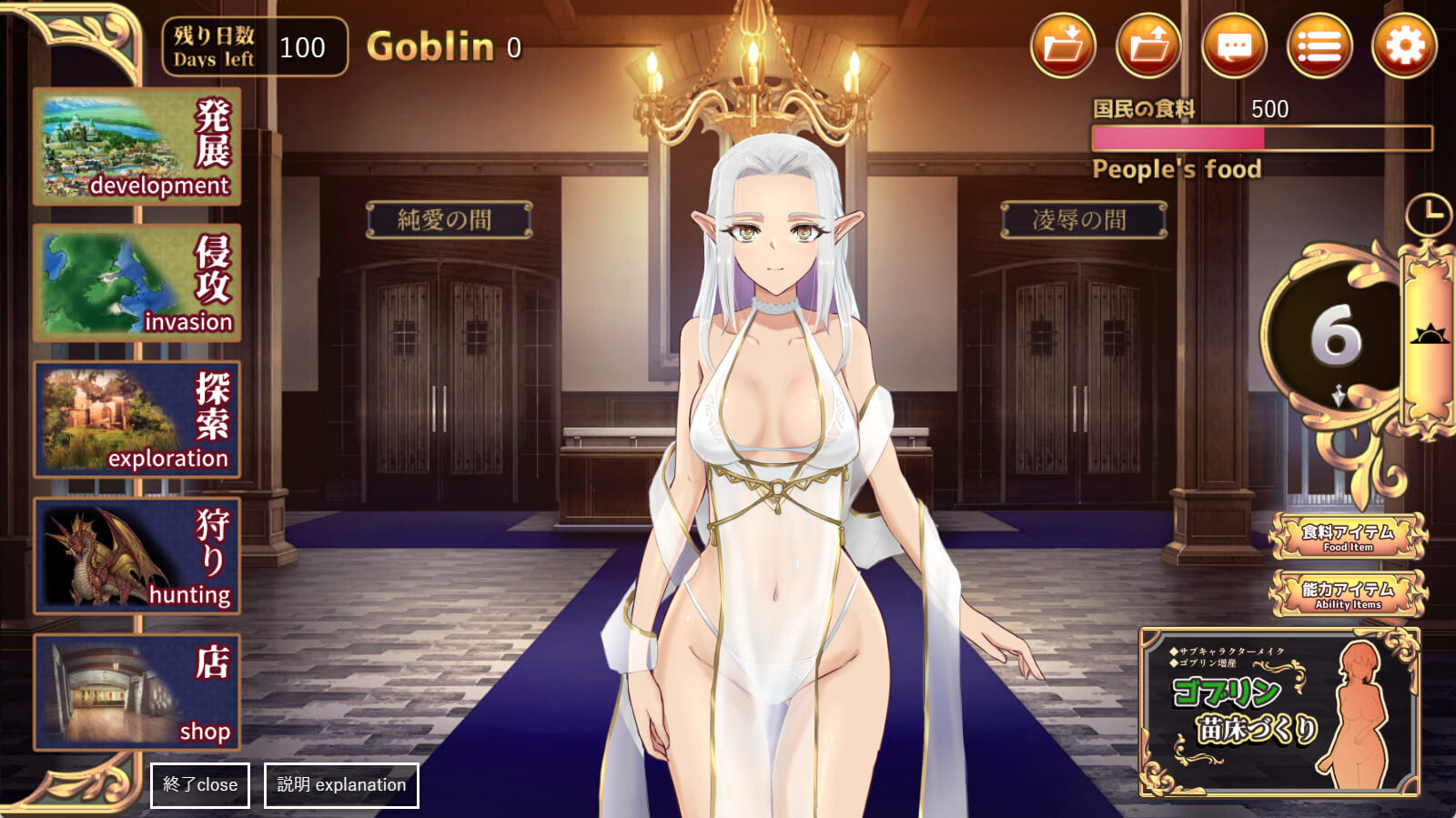Screen dimensions: 1456x818
Task: Open the message log speech bubble icon
Action: tap(1234, 45)
